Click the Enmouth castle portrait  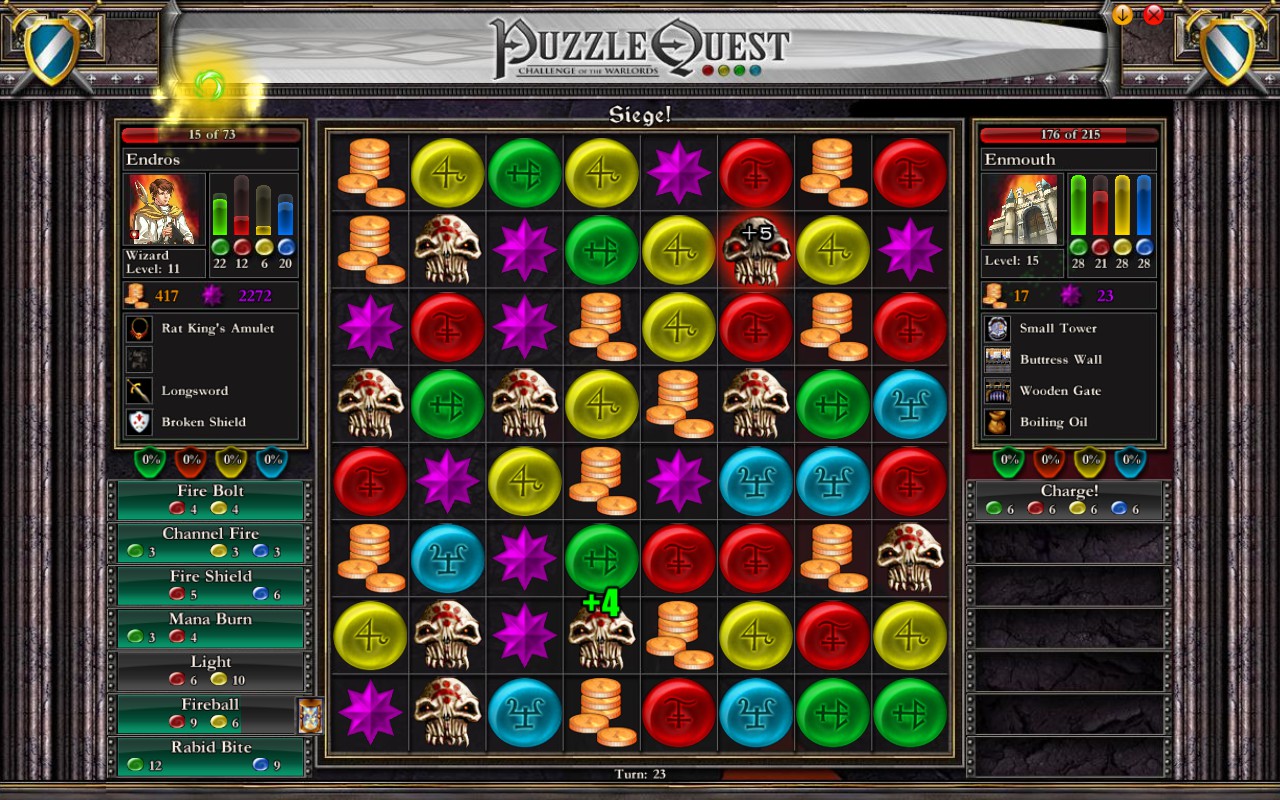[x=1023, y=208]
